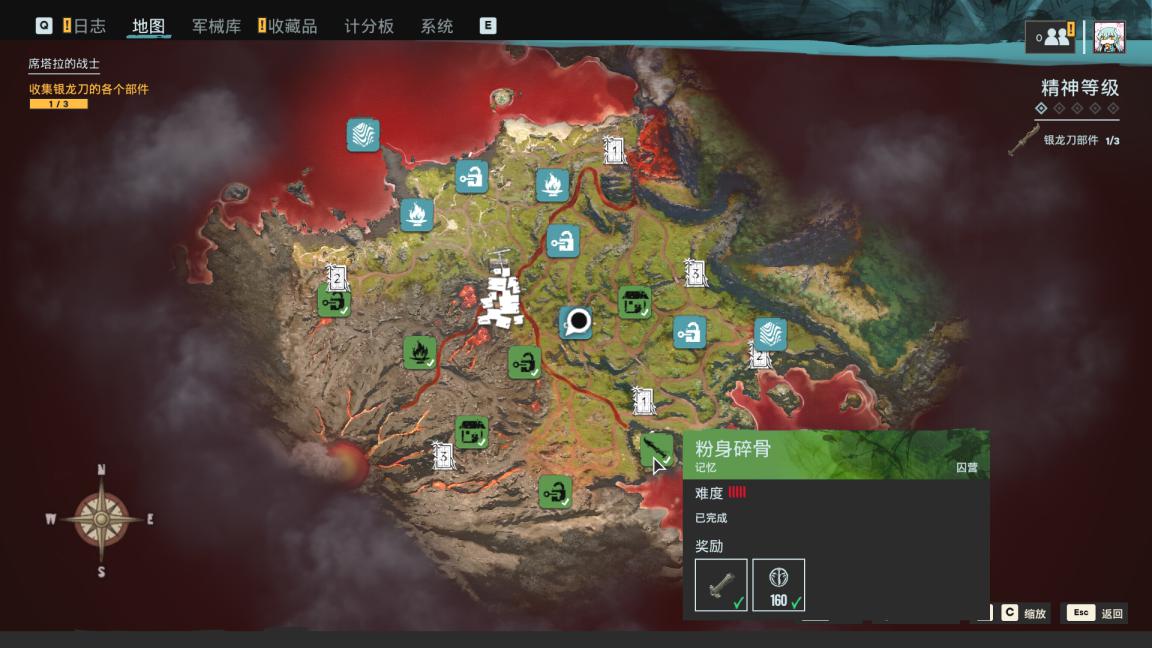Click the green knife mission marker

click(656, 447)
